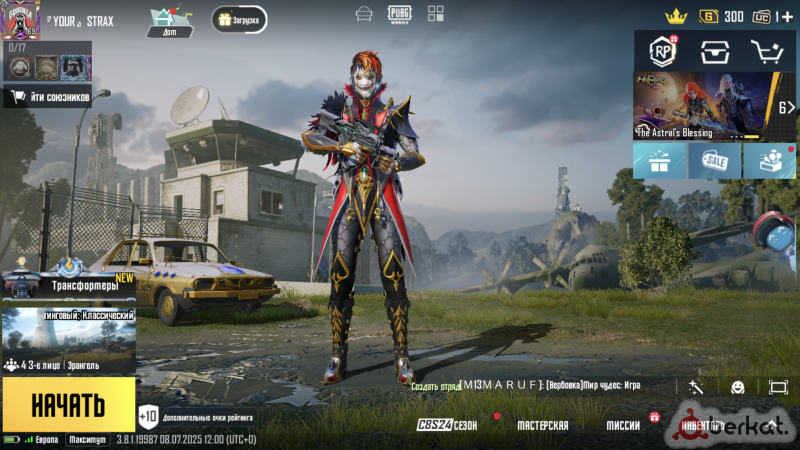Viewport: 800px width, 450px height.
Task: Open the МИССИИ missions menu
Action: coord(623,425)
